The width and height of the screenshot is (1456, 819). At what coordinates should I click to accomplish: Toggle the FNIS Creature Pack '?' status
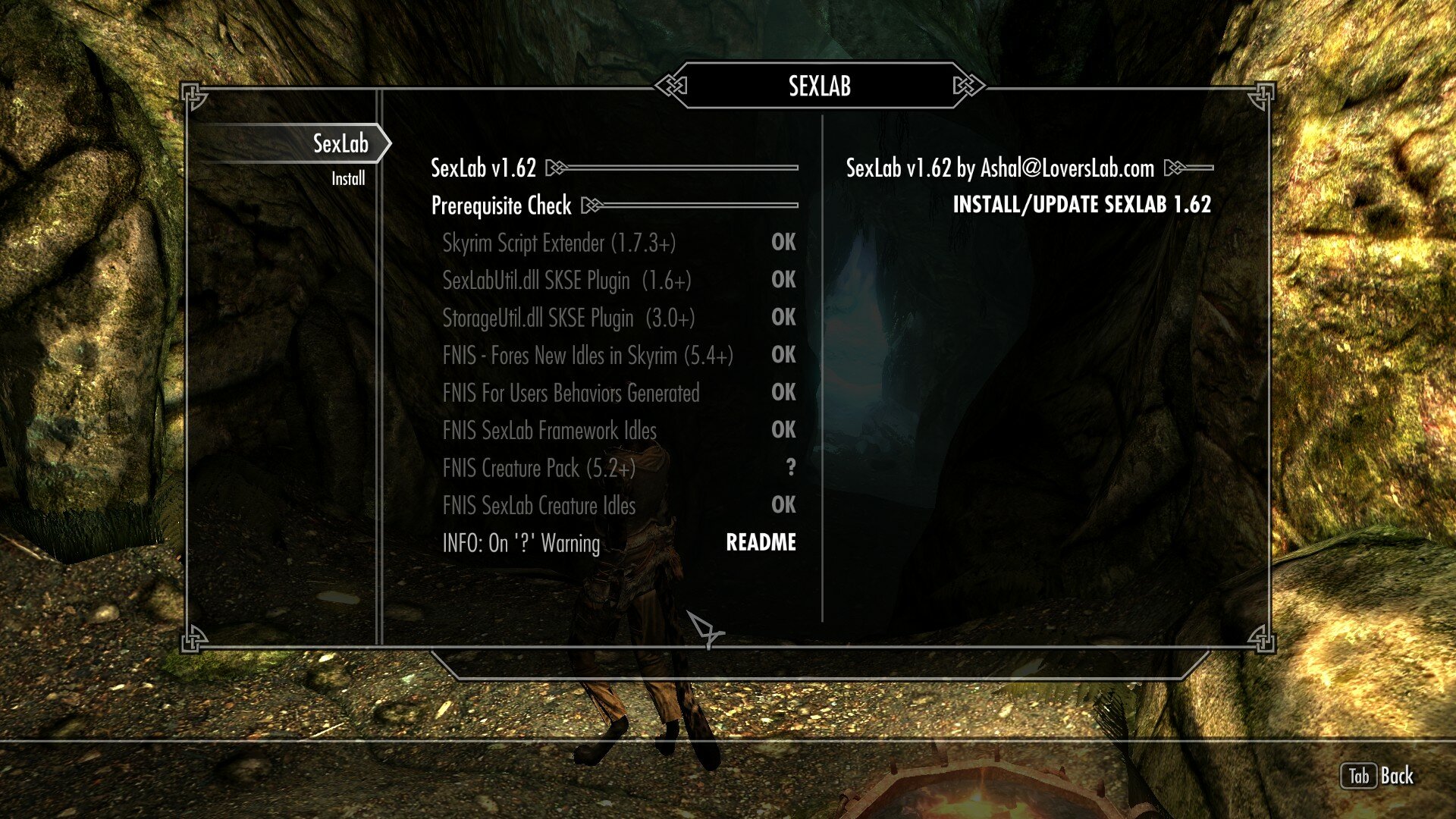click(791, 469)
